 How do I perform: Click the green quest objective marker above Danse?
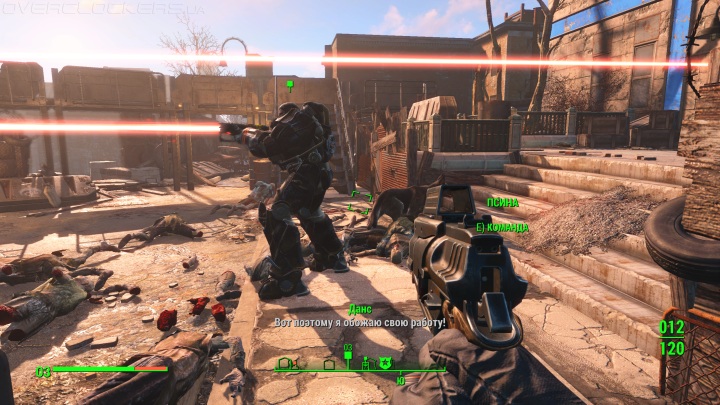click(289, 83)
